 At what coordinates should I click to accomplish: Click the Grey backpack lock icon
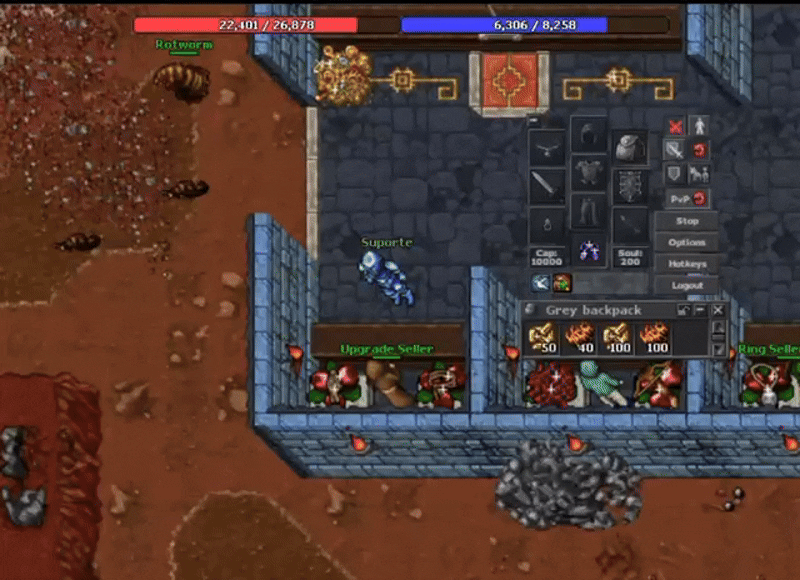(x=684, y=310)
